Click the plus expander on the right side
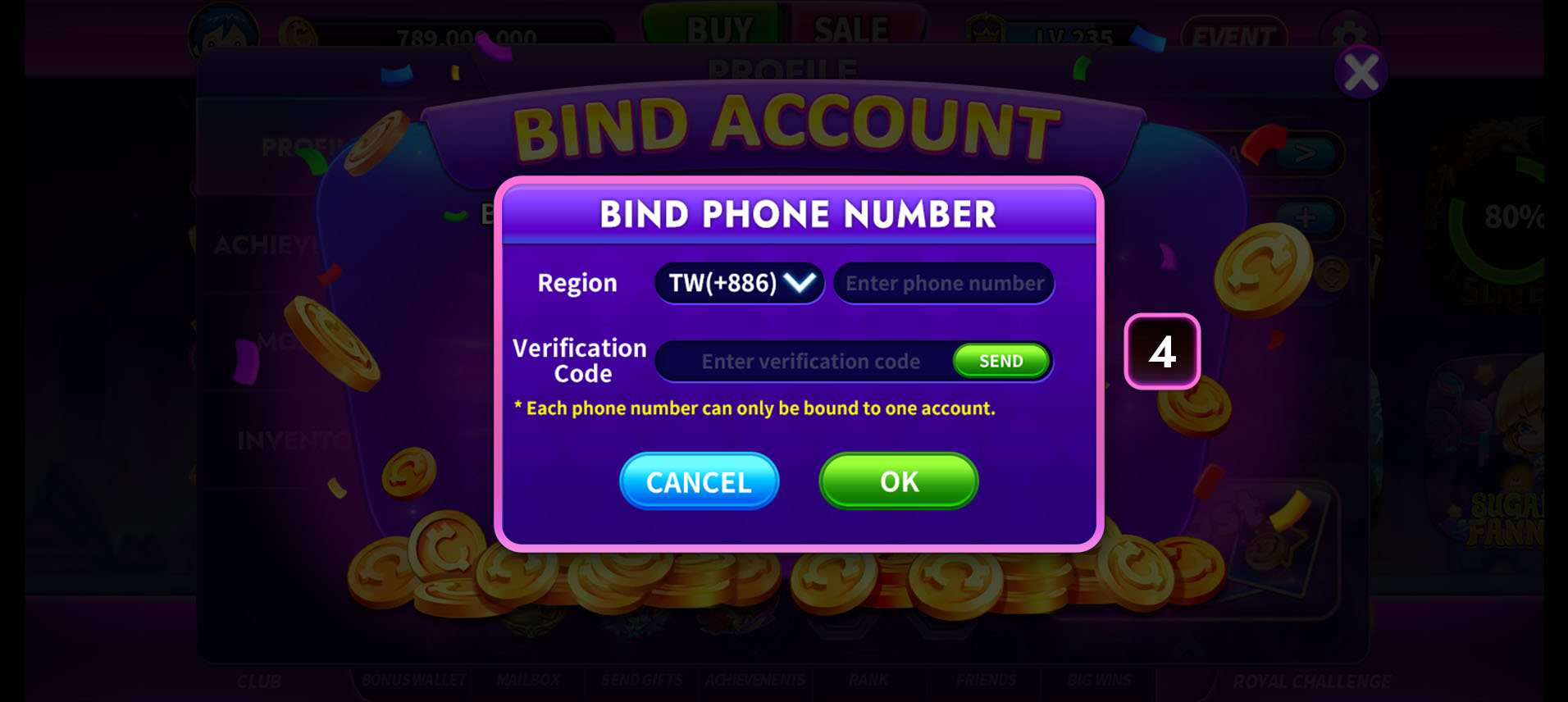 (x=1308, y=218)
